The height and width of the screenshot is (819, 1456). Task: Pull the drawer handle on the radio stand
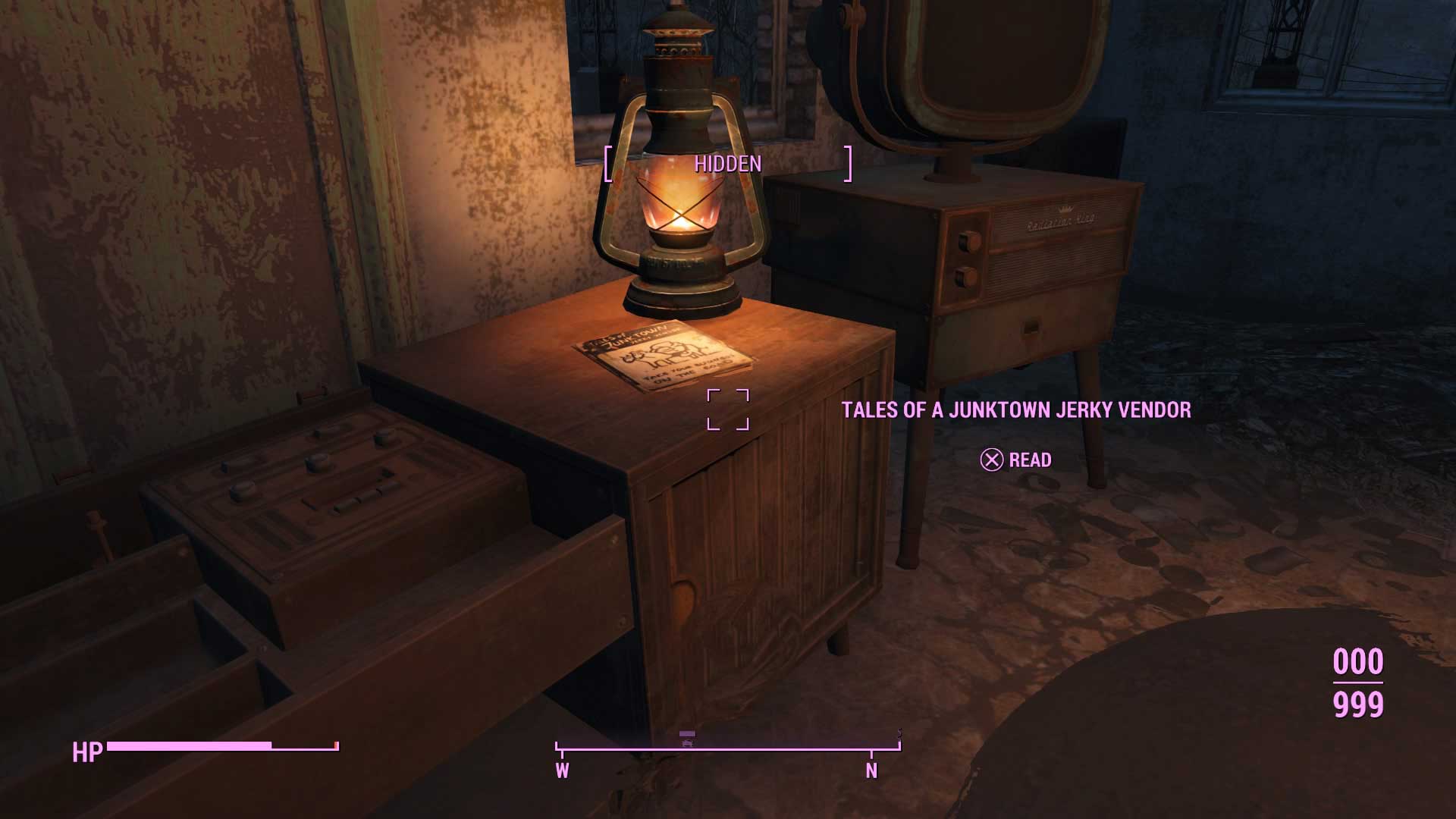coord(1030,328)
